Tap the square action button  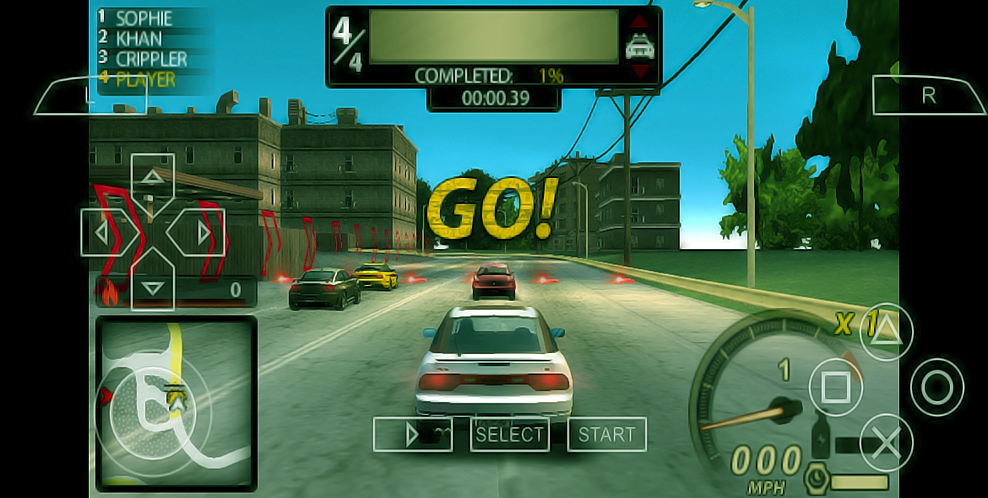[x=834, y=385]
